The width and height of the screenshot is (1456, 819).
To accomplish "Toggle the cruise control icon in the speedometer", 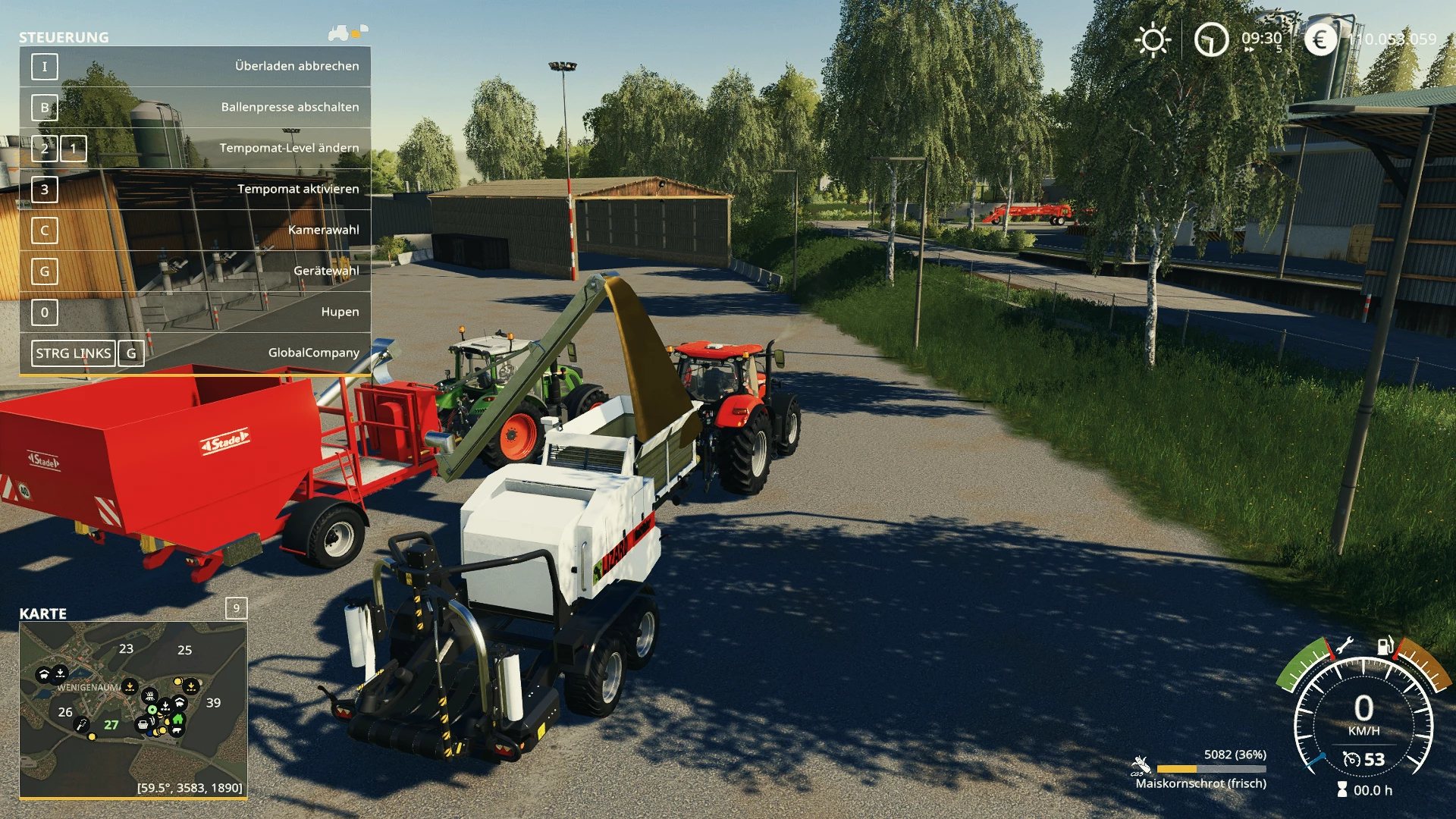I will click(1351, 759).
